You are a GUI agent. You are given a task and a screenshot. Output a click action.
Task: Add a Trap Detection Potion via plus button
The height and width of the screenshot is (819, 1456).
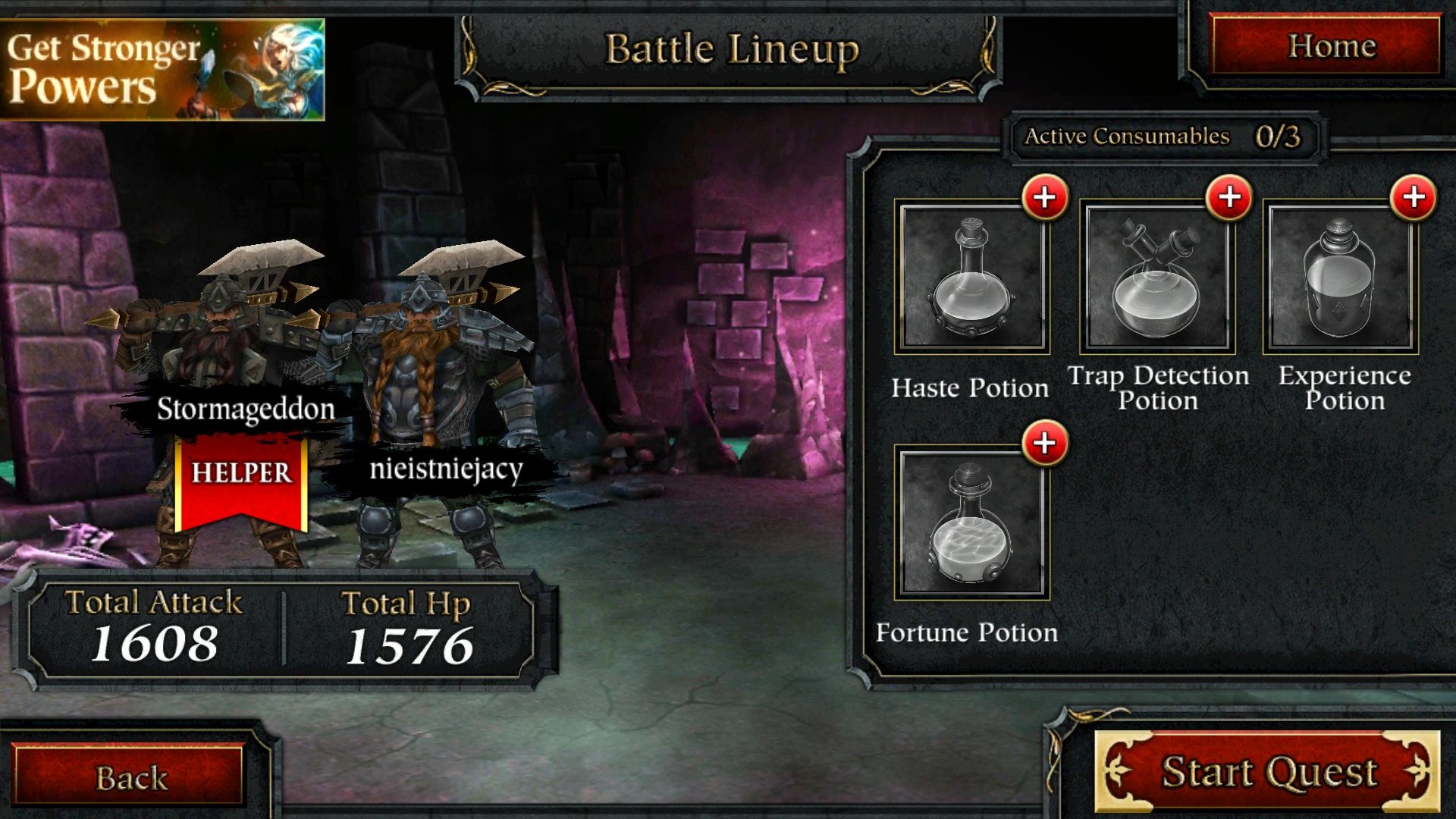coord(1229,197)
